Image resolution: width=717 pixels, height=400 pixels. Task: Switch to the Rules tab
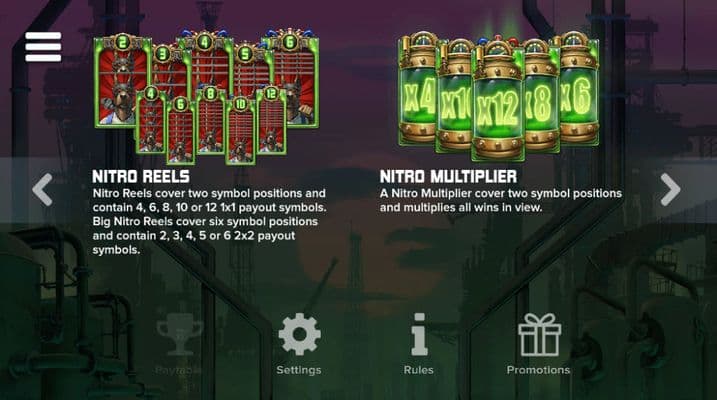tap(418, 345)
